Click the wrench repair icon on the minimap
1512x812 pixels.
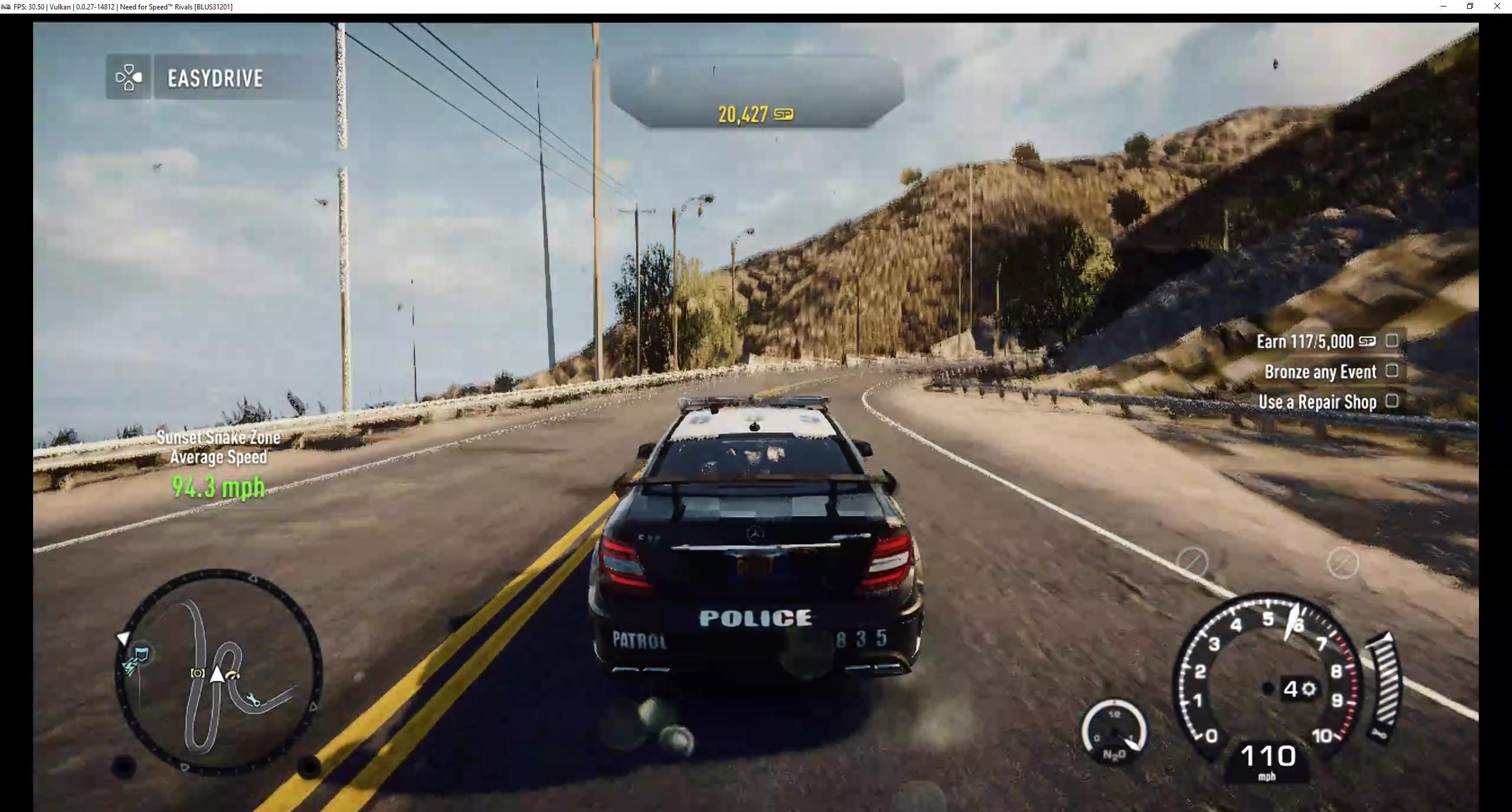(x=253, y=699)
